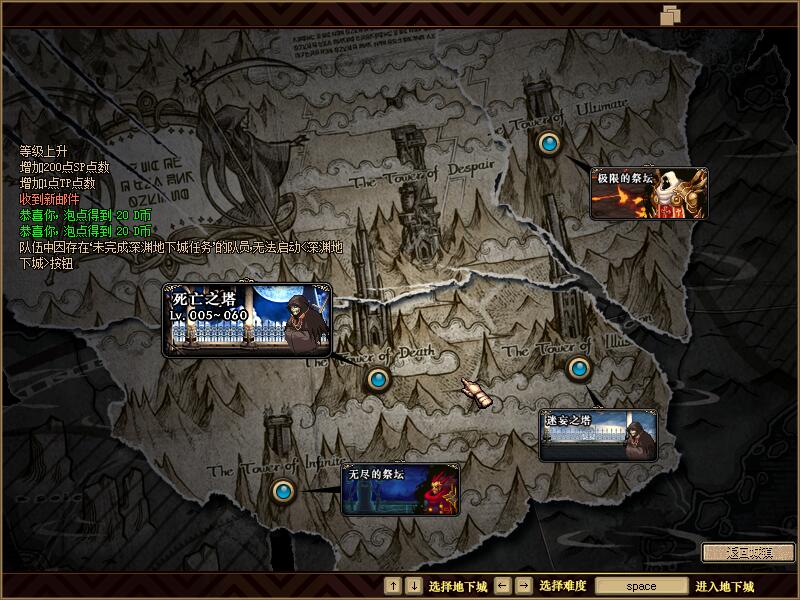Select the Tower of Illusion blue map marker

click(578, 368)
